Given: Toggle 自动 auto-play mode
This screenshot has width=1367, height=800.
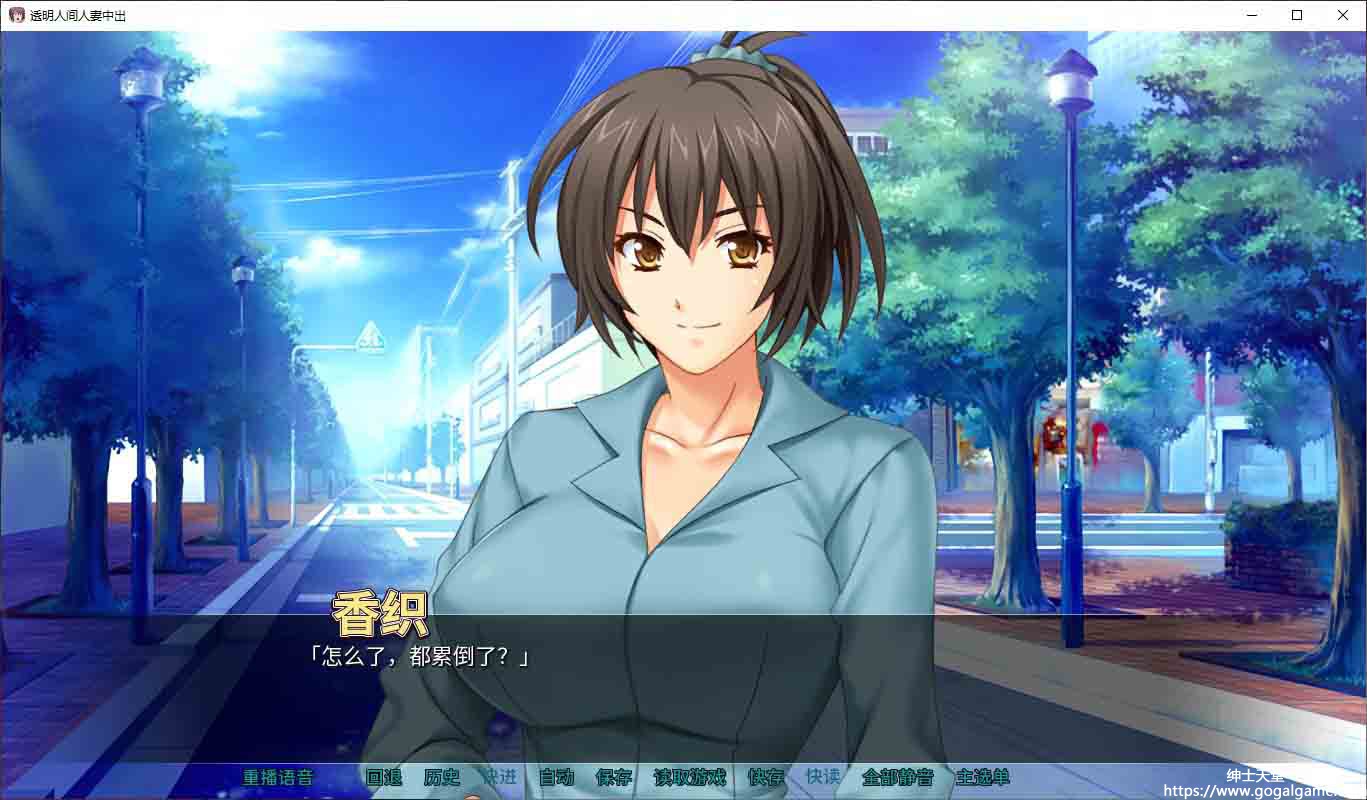Looking at the screenshot, I should coord(556,777).
